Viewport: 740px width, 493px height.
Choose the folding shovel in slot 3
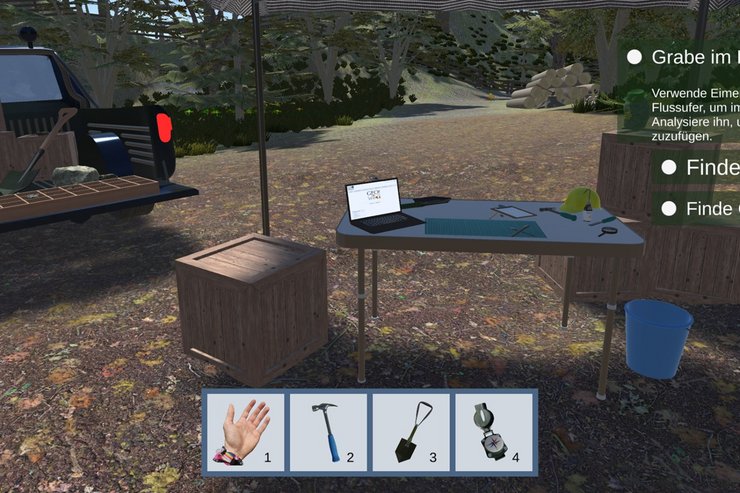[x=411, y=432]
